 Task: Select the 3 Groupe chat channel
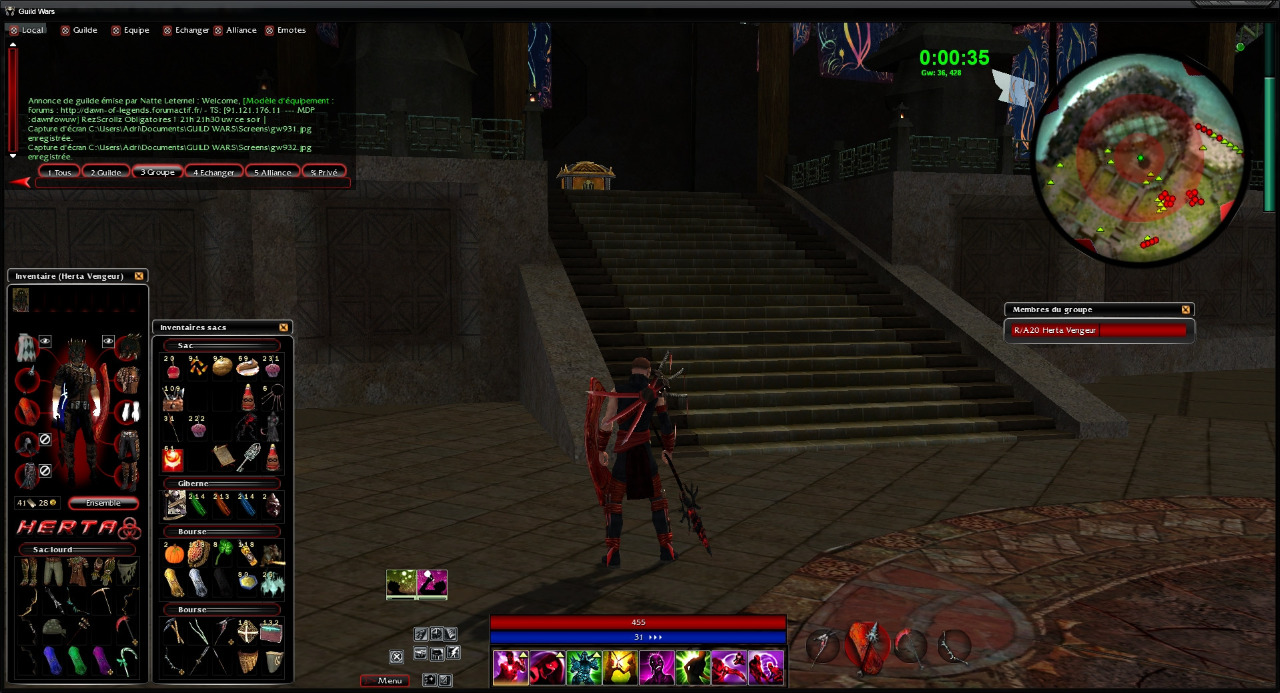click(x=157, y=172)
